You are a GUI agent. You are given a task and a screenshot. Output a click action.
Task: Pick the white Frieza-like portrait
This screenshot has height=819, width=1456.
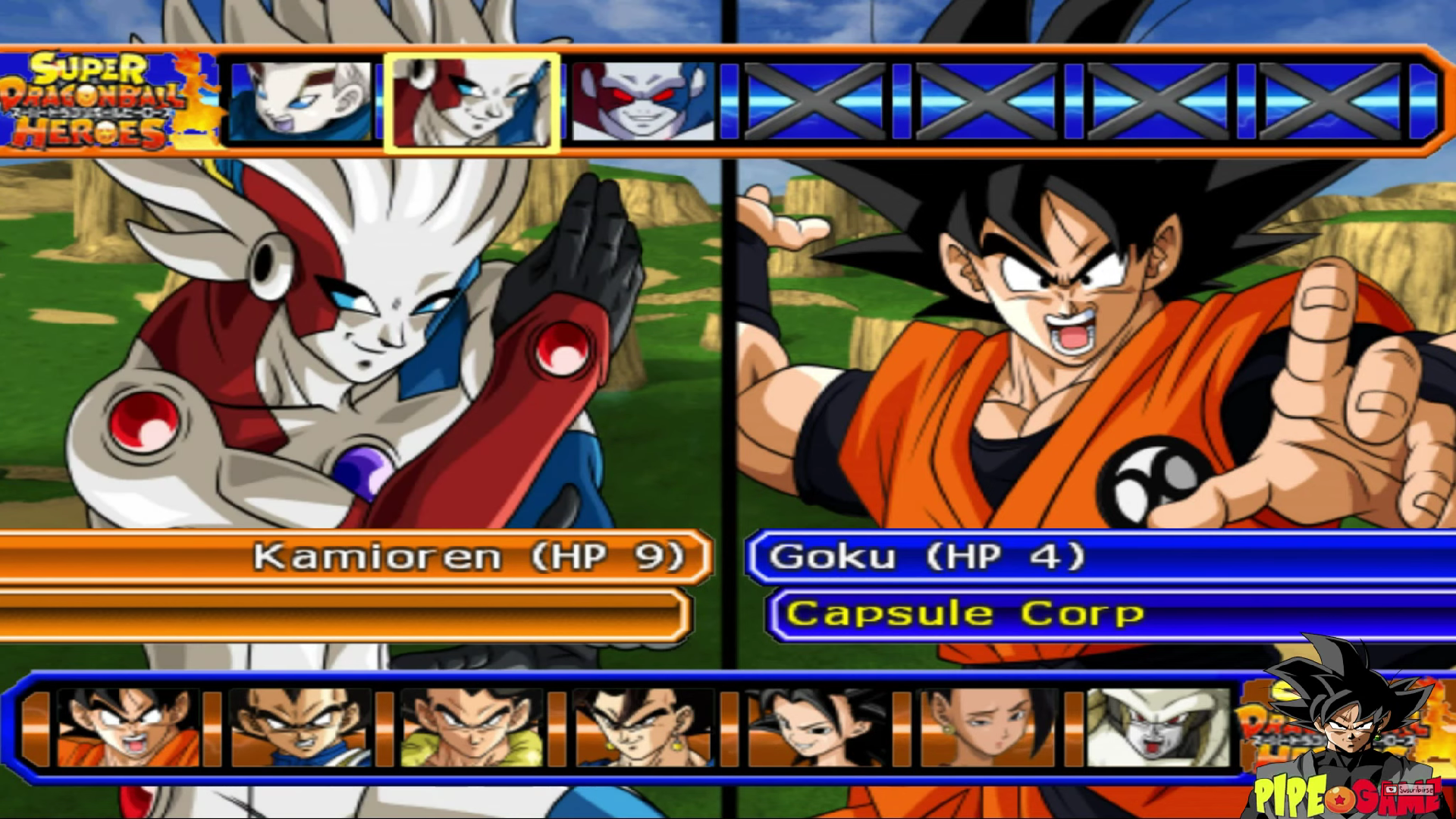1158,728
